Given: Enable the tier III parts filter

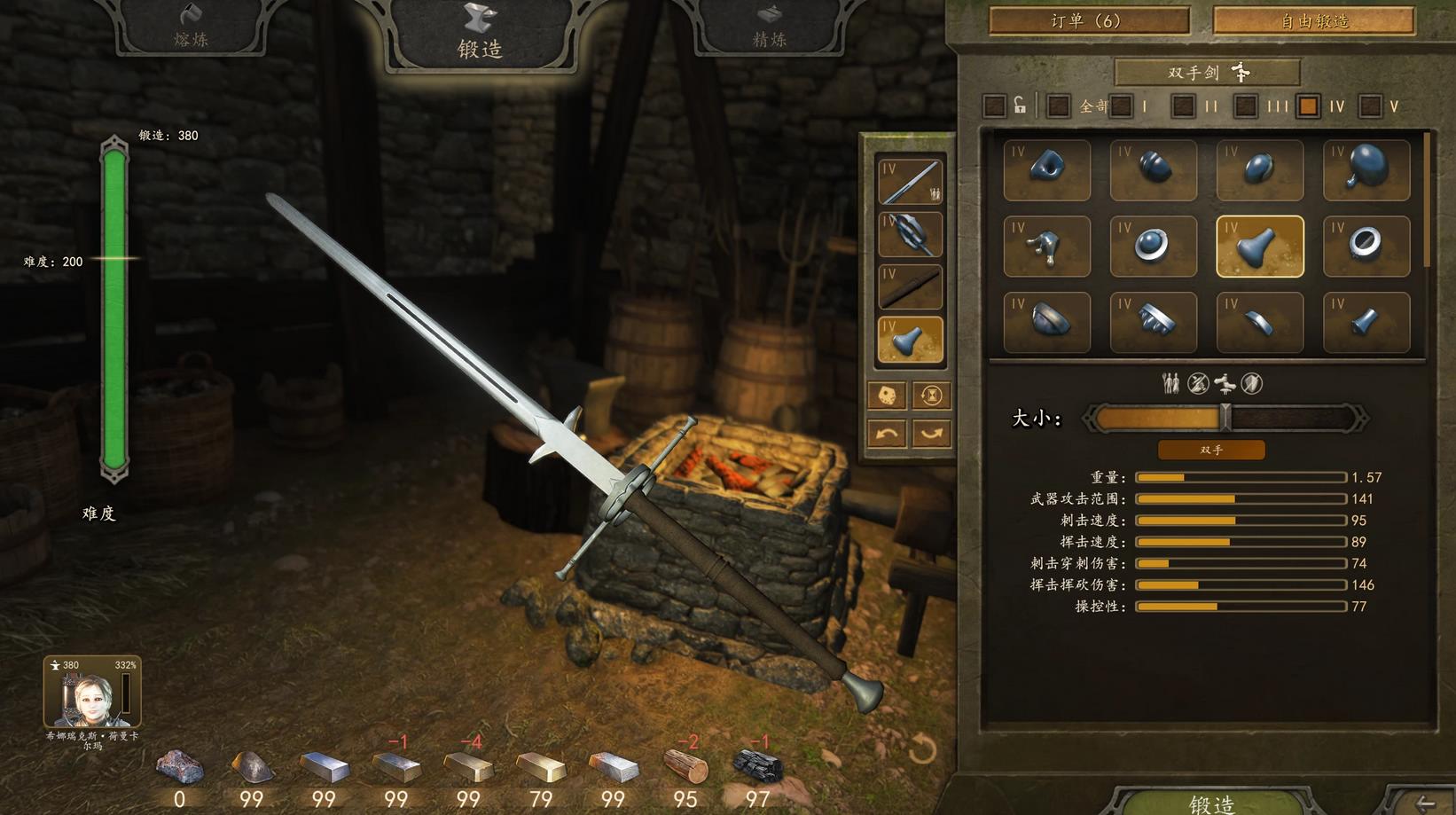Looking at the screenshot, I should click(x=1245, y=106).
